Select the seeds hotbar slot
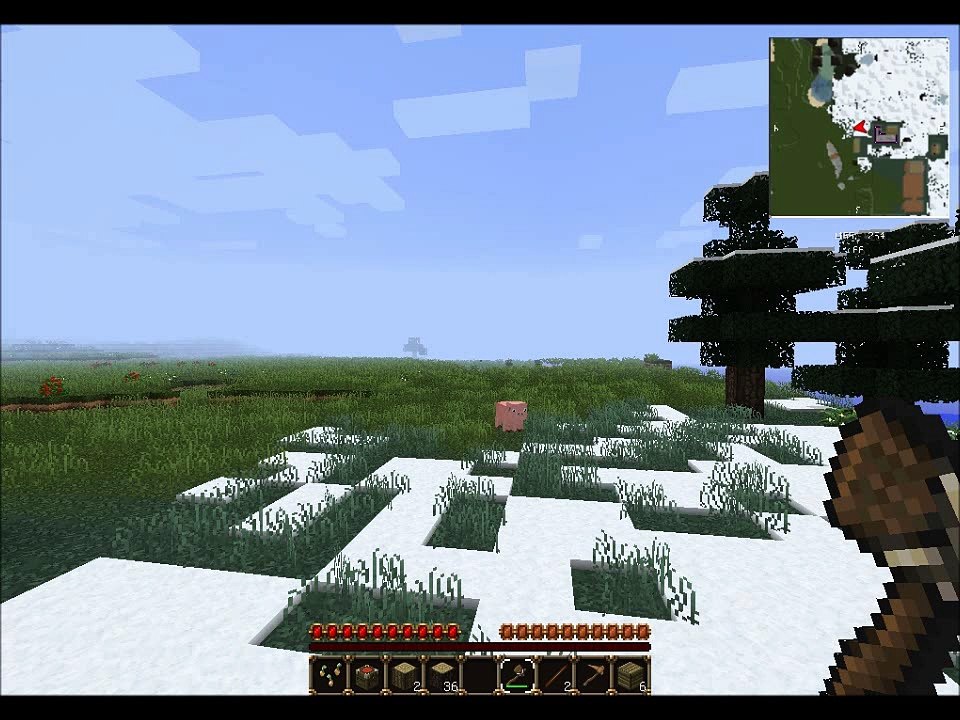The width and height of the screenshot is (960, 720). click(x=328, y=675)
